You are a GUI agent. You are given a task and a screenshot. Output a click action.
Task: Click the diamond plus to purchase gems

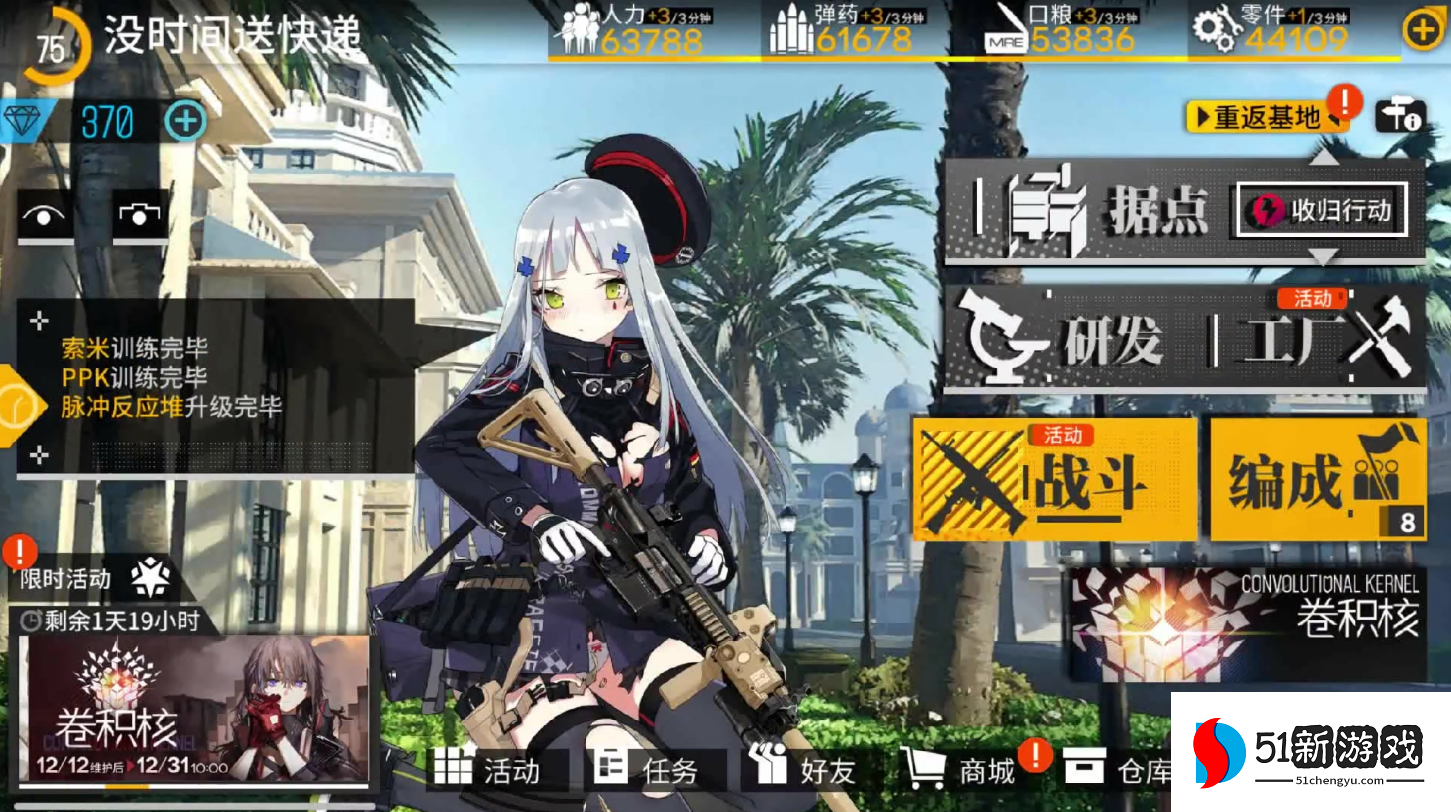pyautogui.click(x=183, y=123)
